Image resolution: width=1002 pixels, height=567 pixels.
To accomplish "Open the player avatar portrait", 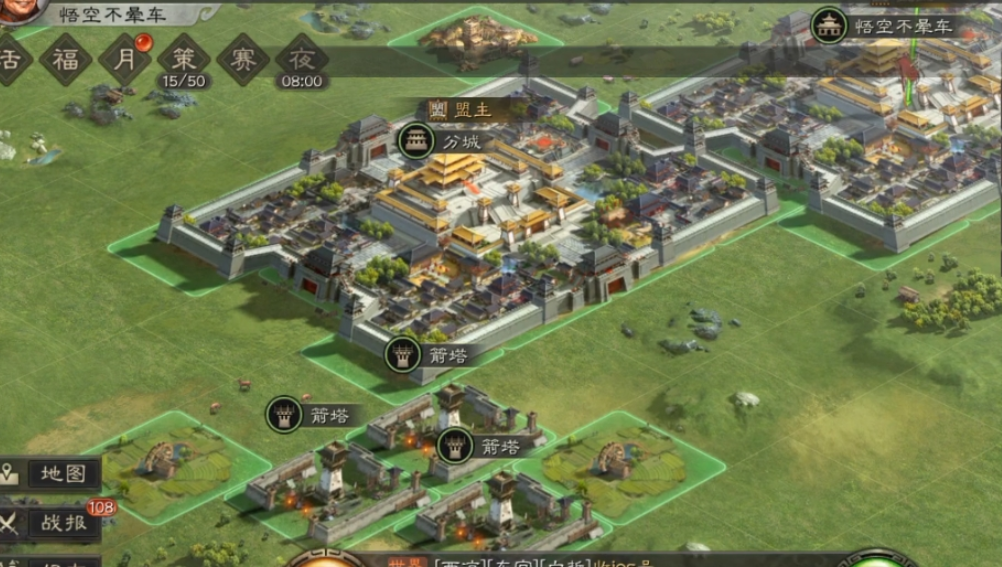I will pyautogui.click(x=20, y=8).
